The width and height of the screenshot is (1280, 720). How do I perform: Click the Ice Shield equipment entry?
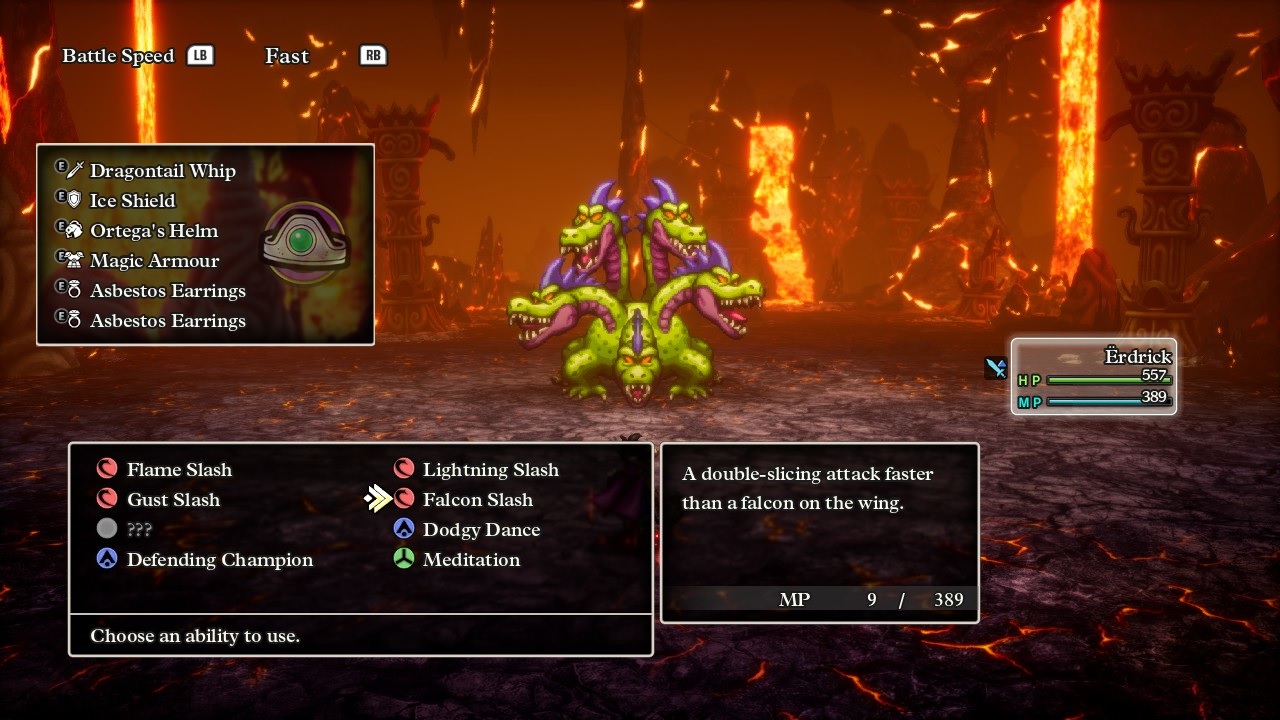tap(132, 201)
